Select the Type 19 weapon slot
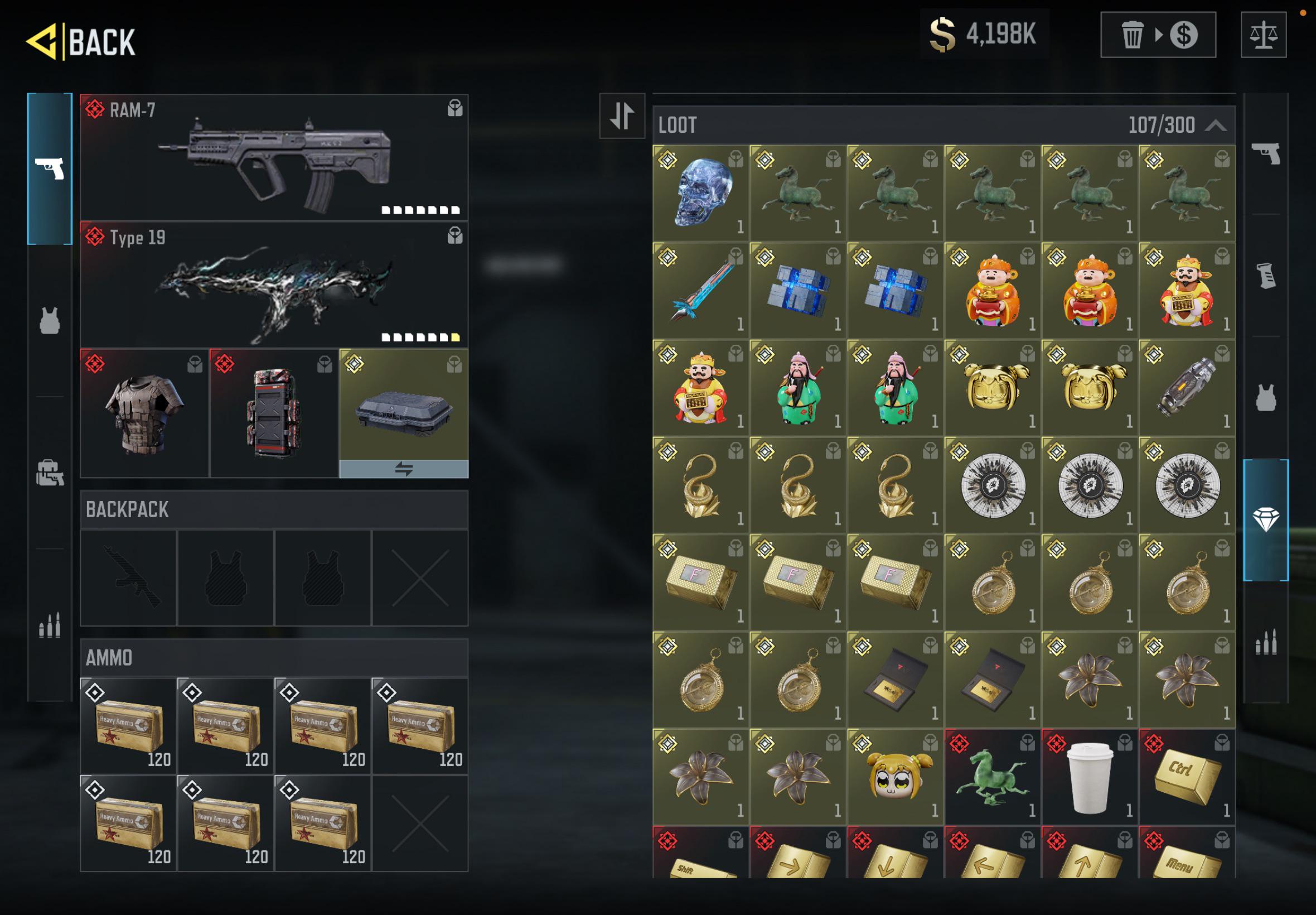The height and width of the screenshot is (915, 1316). click(x=274, y=285)
